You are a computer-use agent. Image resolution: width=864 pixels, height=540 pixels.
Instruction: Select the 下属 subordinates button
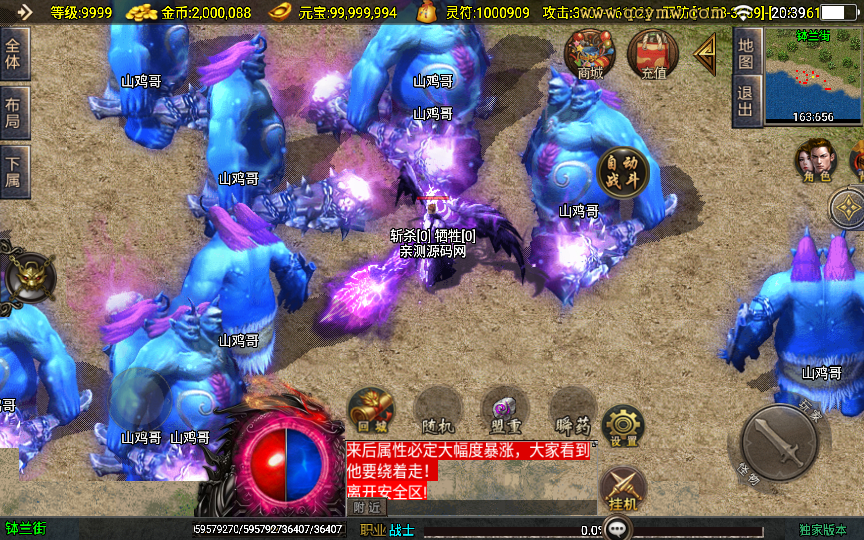(13, 172)
